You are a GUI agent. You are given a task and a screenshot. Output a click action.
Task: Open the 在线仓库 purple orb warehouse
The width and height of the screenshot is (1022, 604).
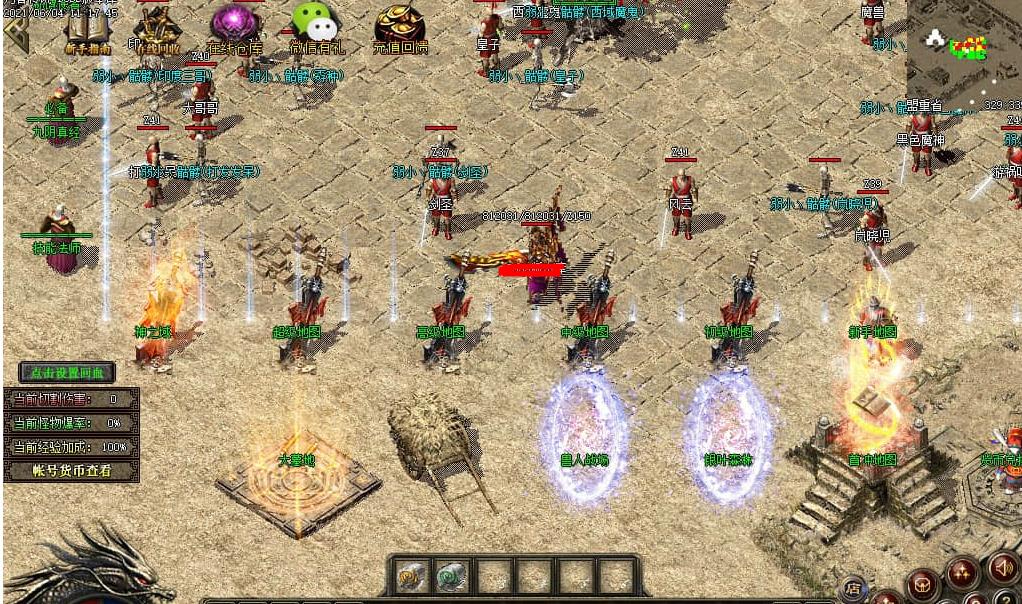coord(235,28)
